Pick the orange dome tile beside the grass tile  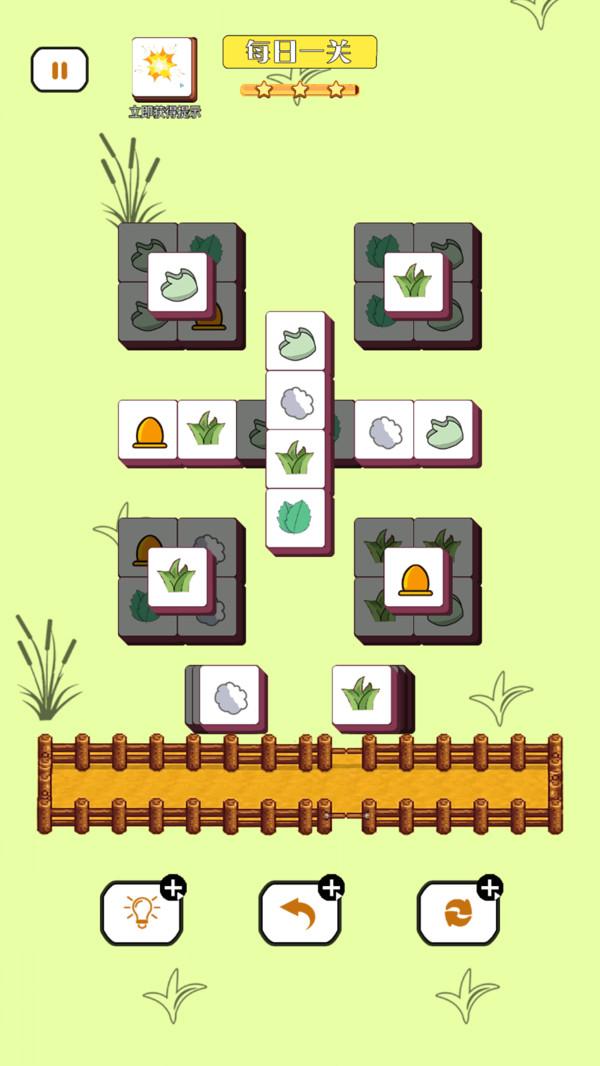pyautogui.click(x=148, y=430)
